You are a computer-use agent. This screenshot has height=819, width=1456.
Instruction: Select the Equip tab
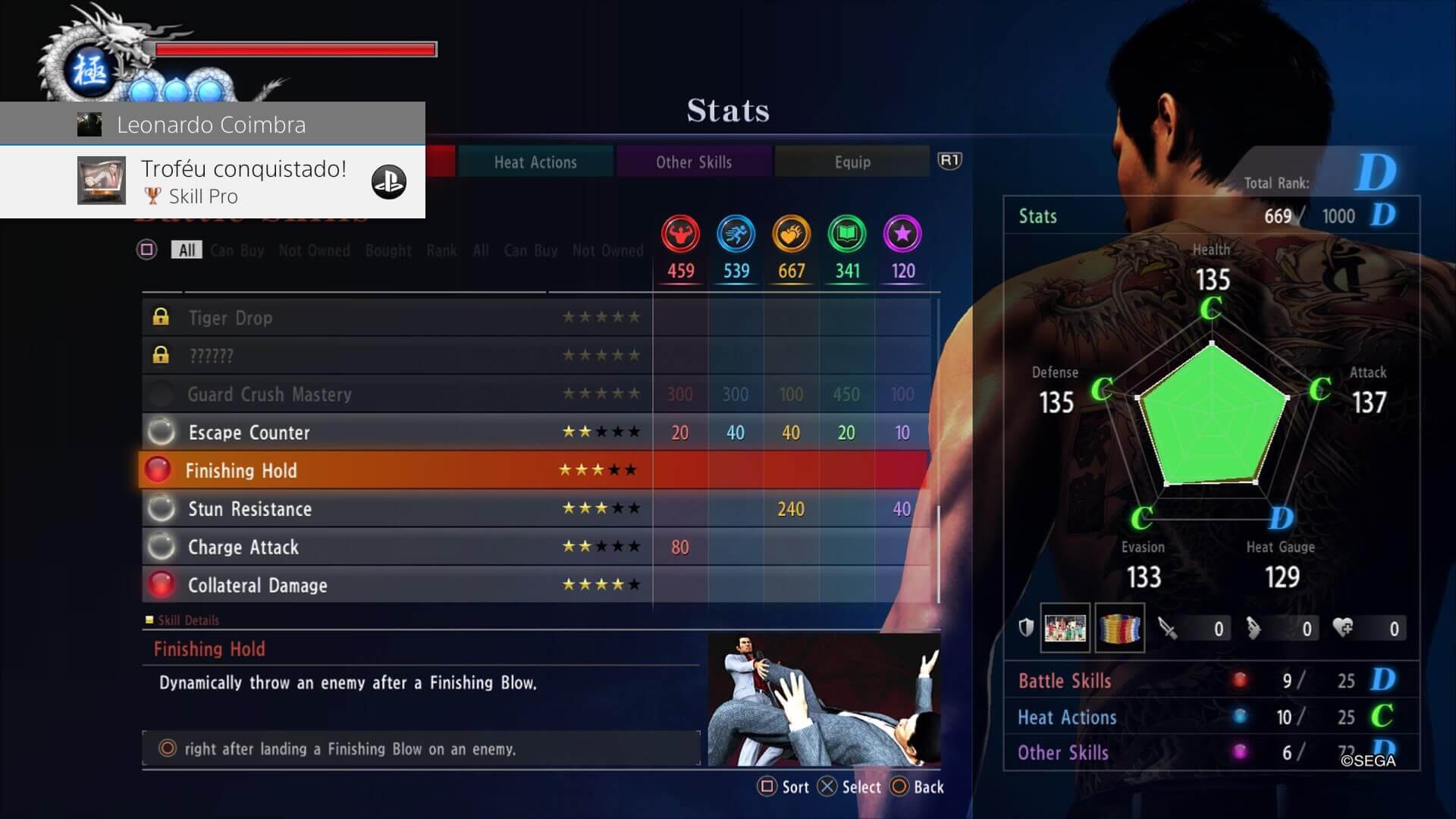coord(852,162)
